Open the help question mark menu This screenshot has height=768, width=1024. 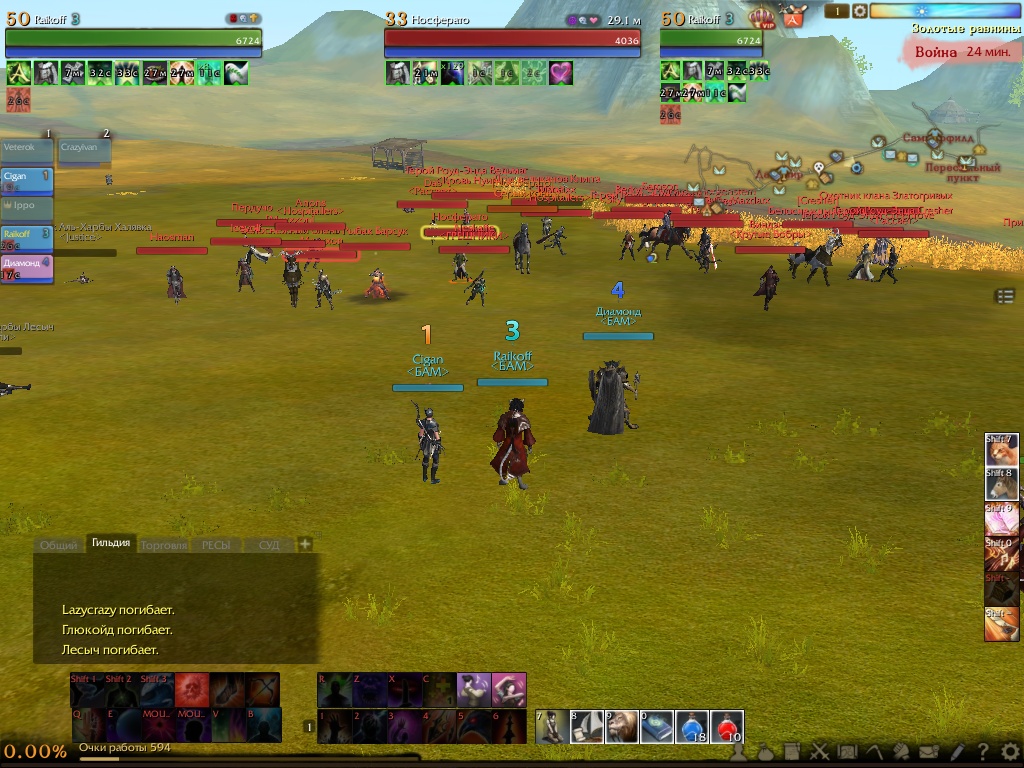coord(984,752)
